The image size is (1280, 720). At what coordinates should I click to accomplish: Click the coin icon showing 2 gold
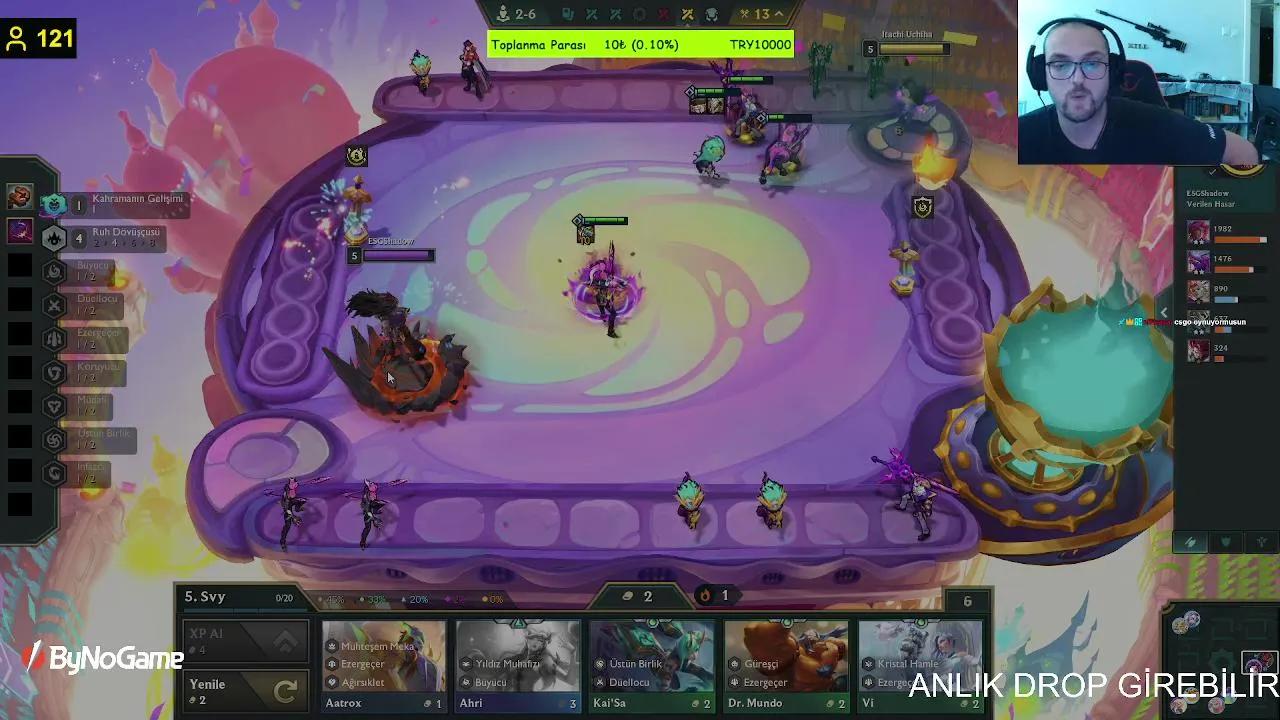click(x=628, y=596)
